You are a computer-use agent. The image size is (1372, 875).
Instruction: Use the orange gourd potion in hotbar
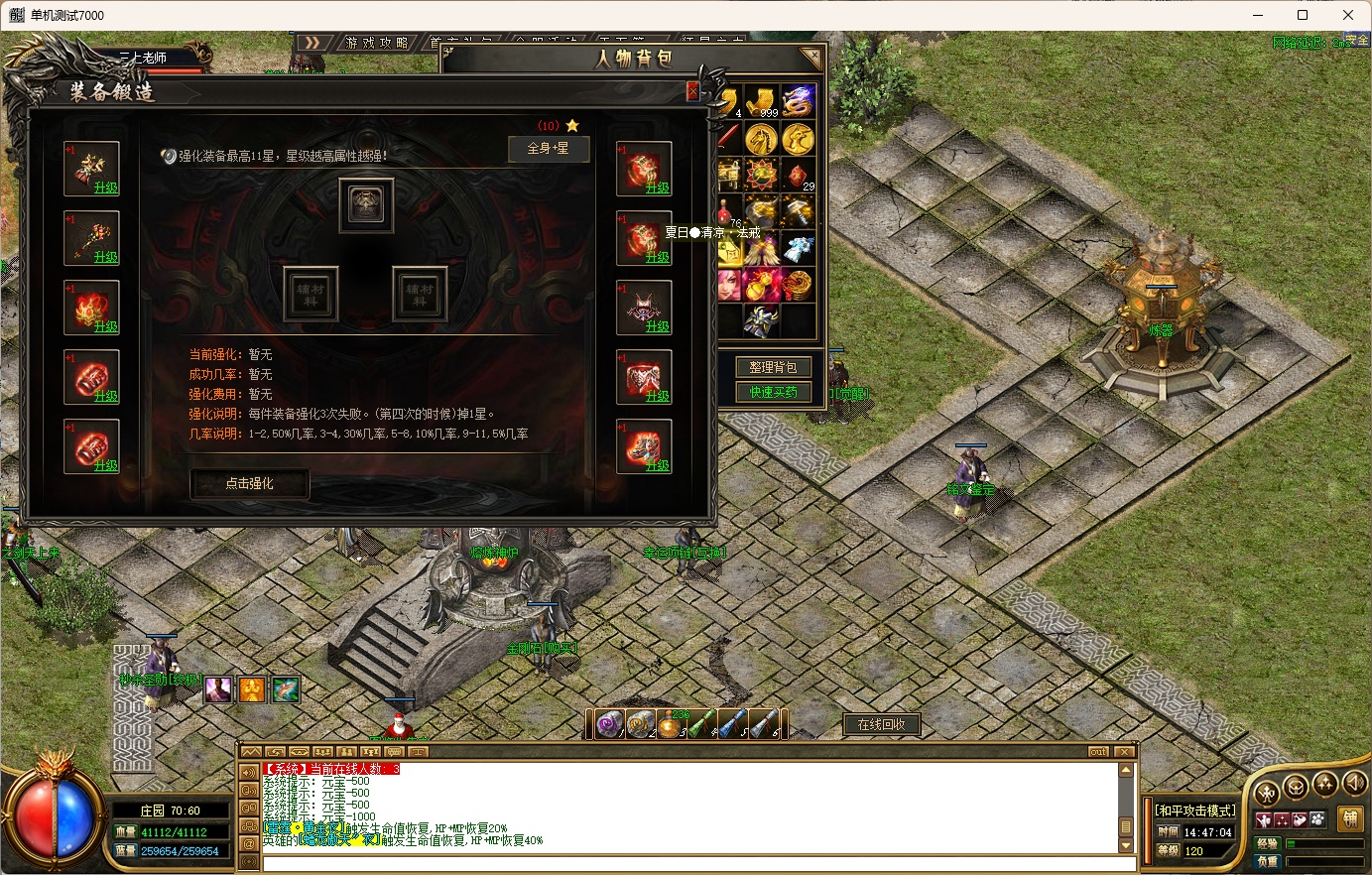671,725
